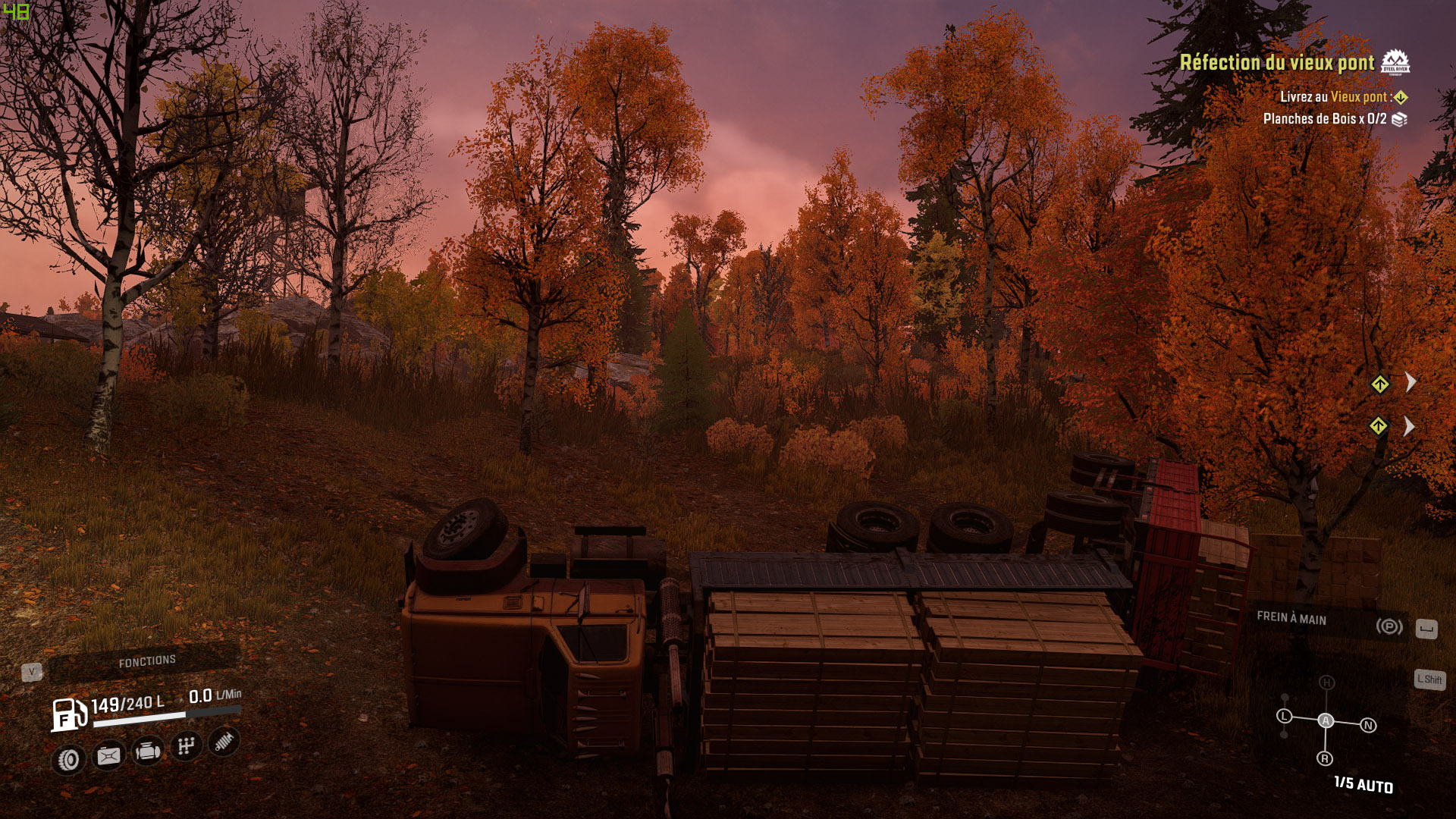Open the Réfection du vieux pont mission tracker
1456x819 pixels.
(1276, 63)
